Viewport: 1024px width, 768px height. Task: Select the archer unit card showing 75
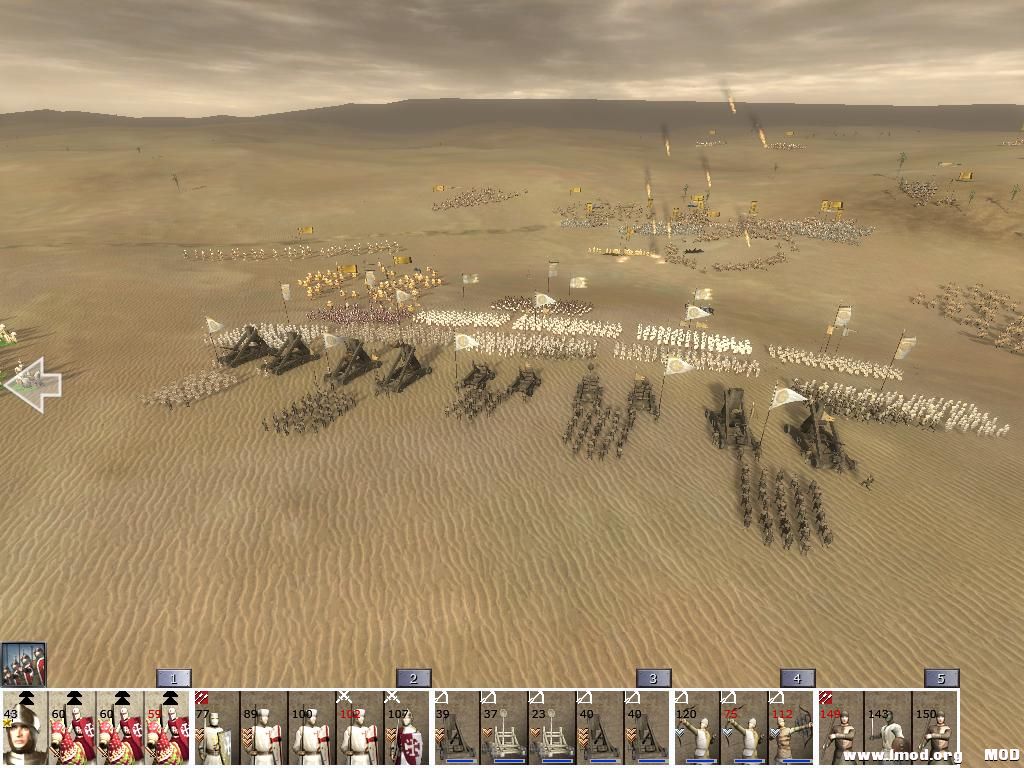pos(744,728)
